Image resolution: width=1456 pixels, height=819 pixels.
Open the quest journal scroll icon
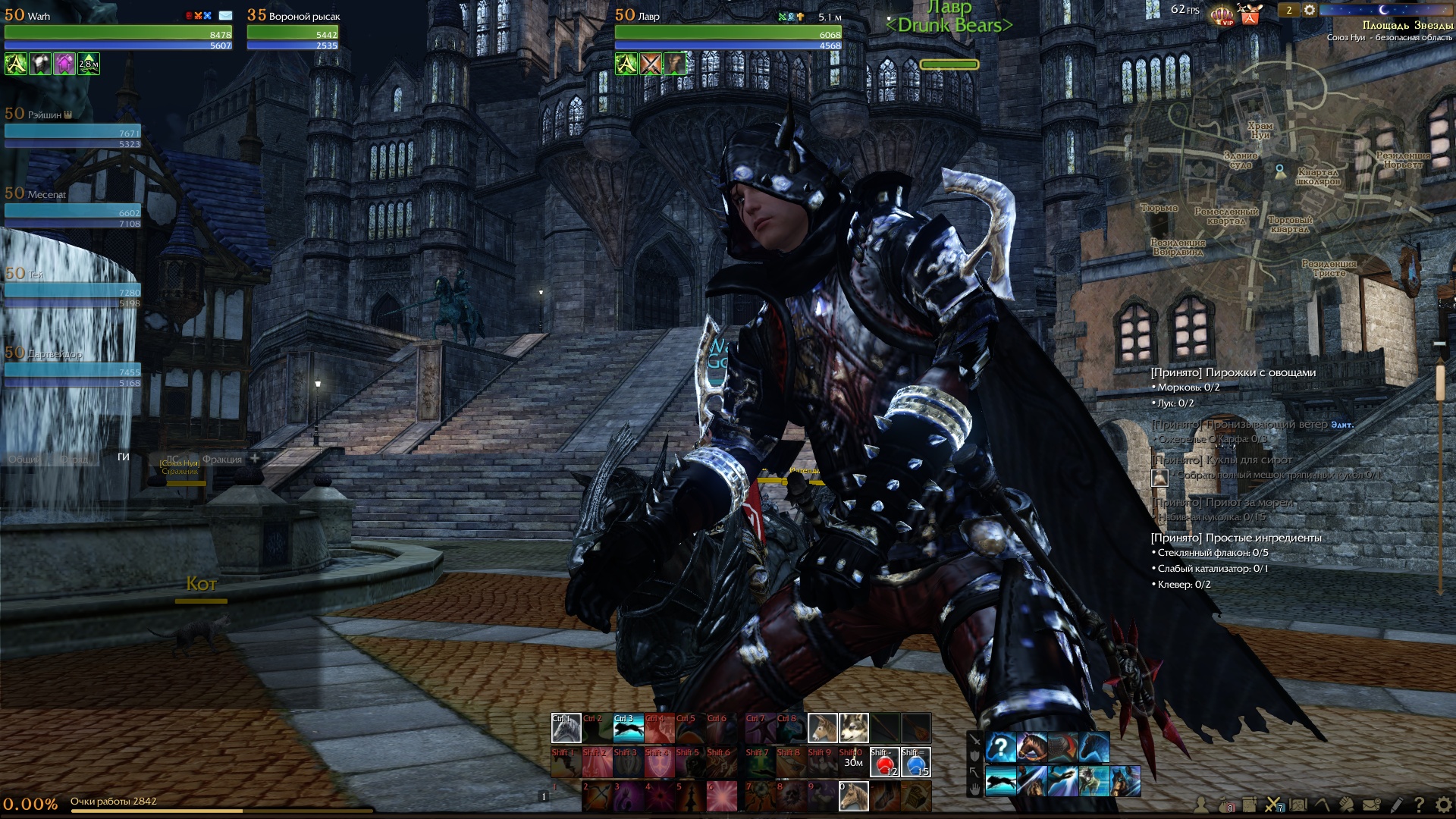pyautogui.click(x=1249, y=805)
